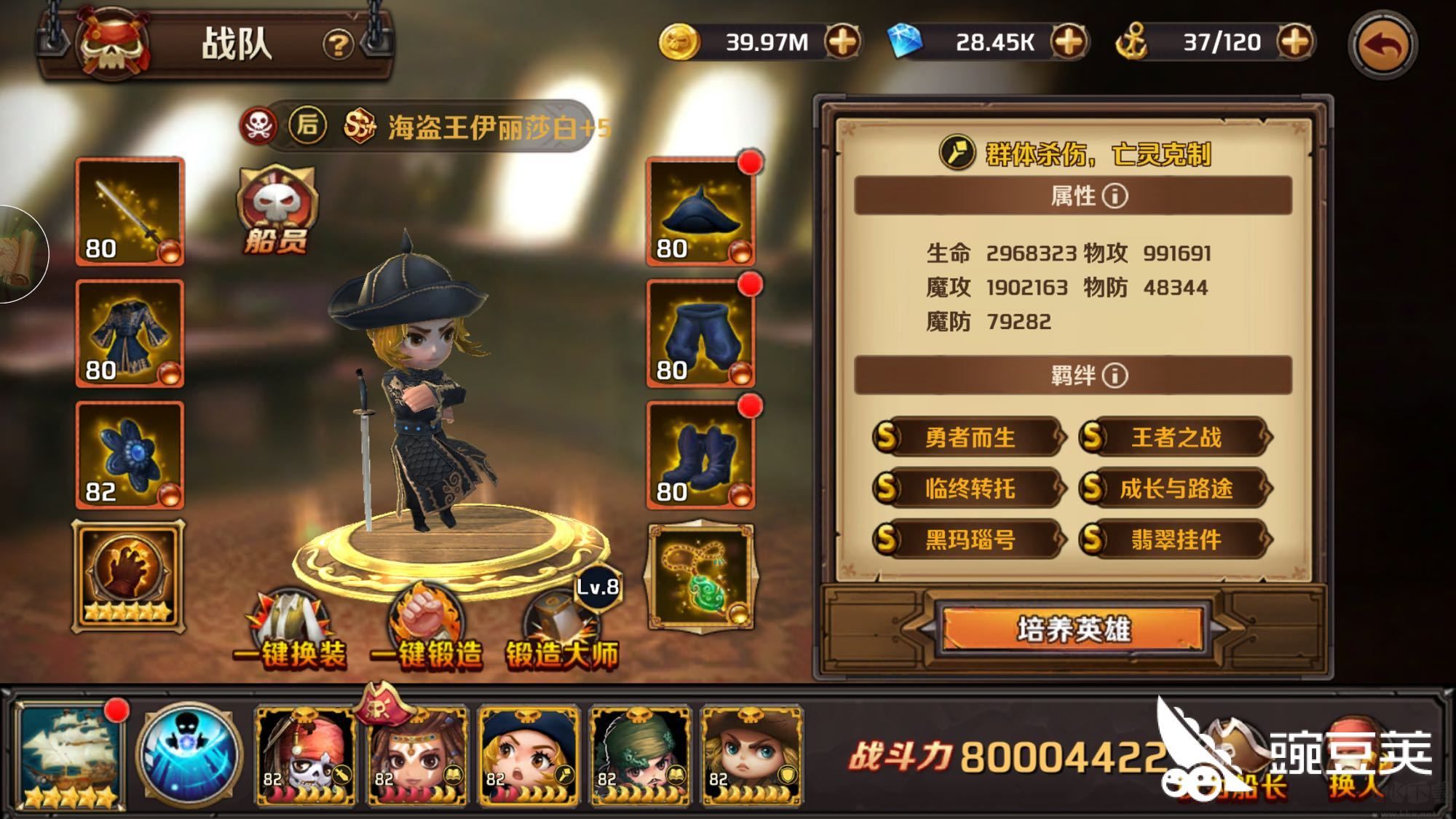Click the orange 培养英雄 button
Screen dimensions: 1456x819
(1073, 629)
